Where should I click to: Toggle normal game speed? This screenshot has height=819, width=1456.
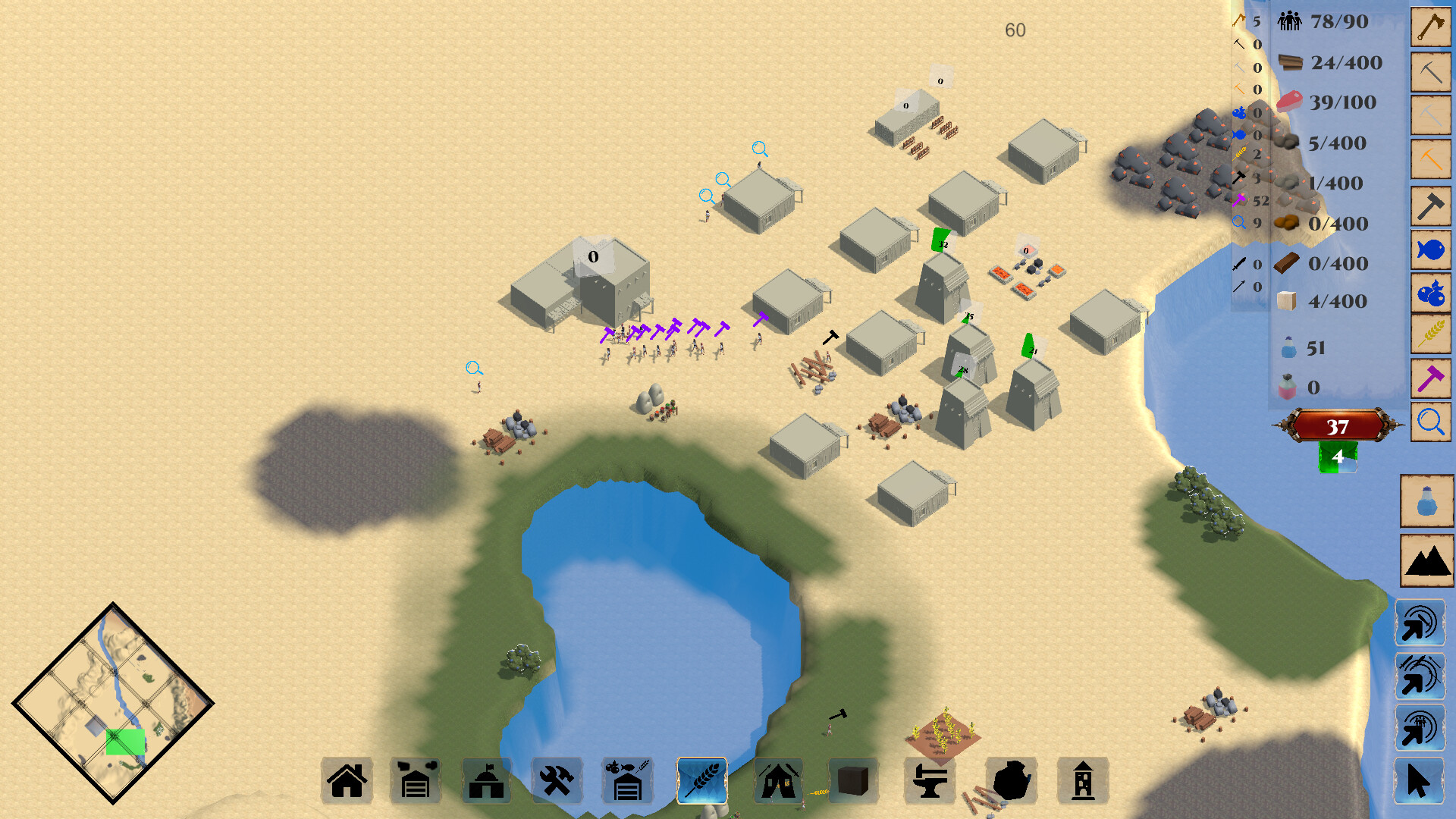click(x=1421, y=622)
